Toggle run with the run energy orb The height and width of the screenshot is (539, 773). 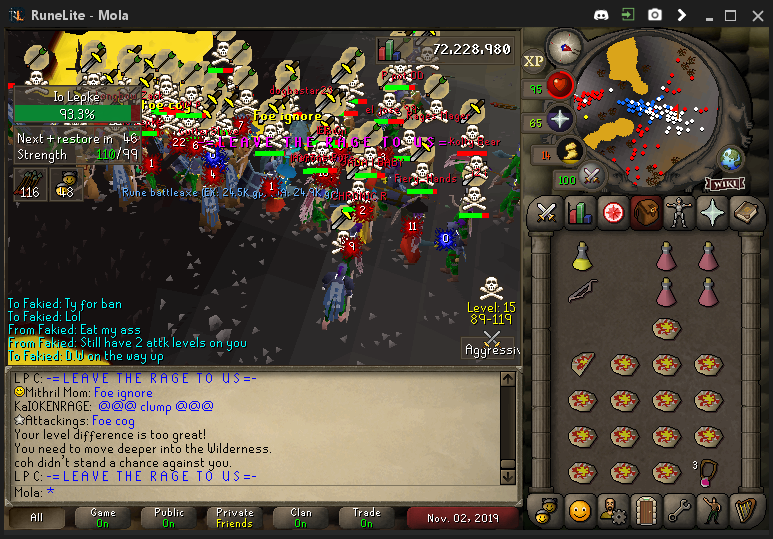click(571, 152)
